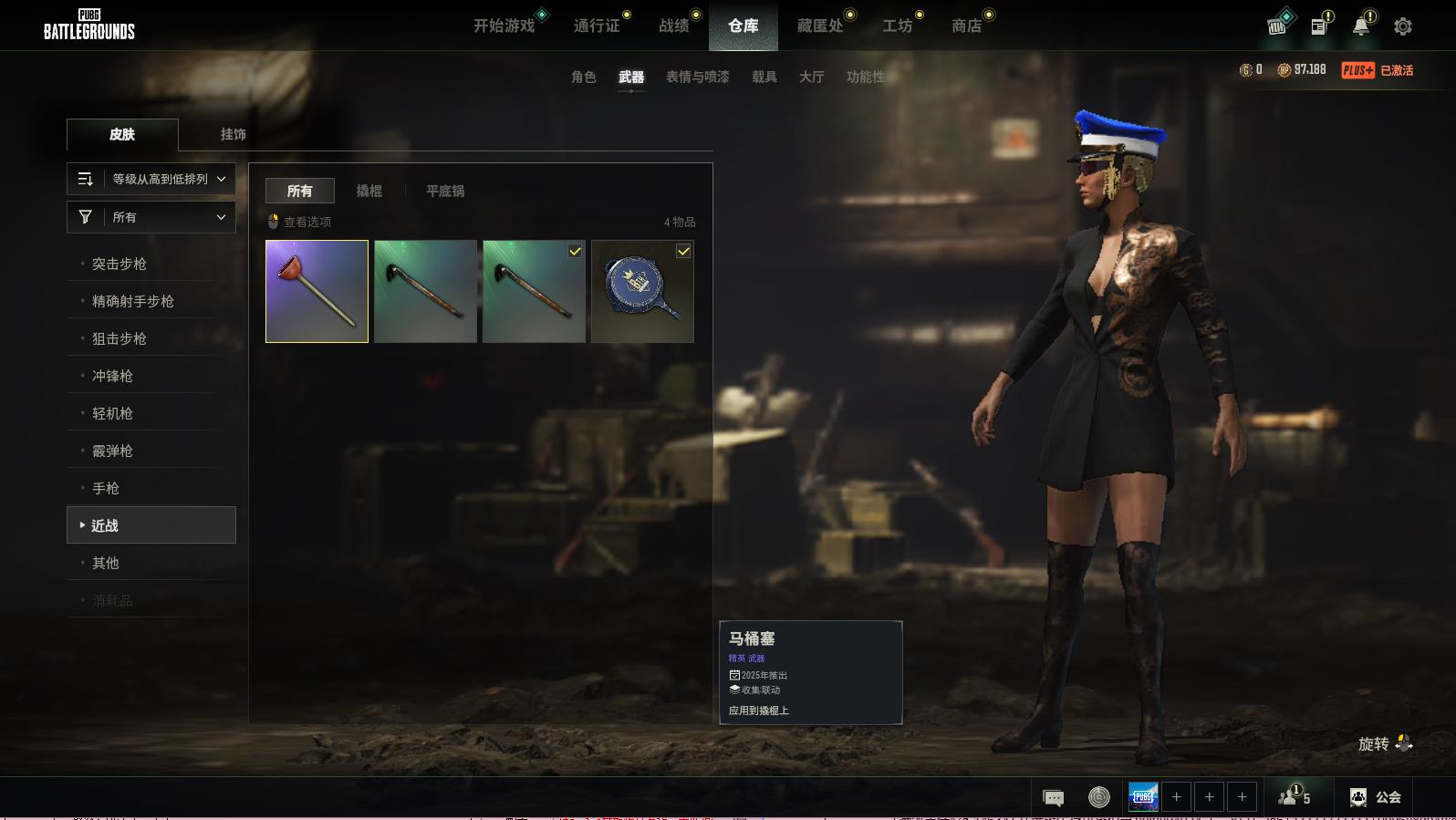Go to the 通行证 pass page
The image size is (1456, 820).
[x=597, y=26]
